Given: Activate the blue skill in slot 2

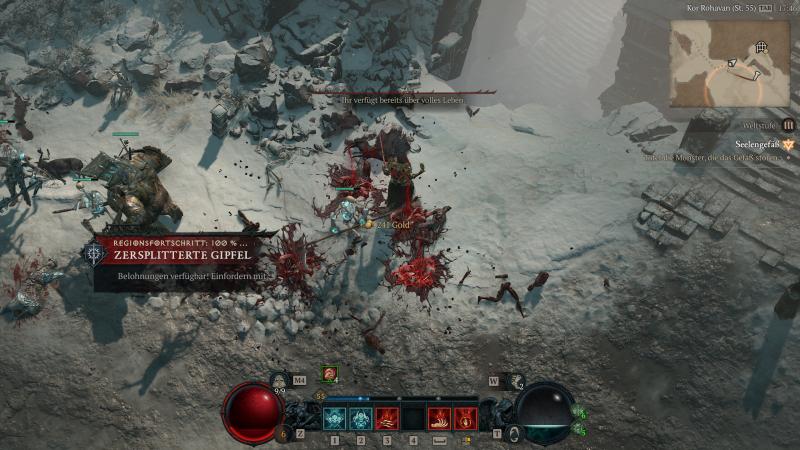Looking at the screenshot, I should click(x=360, y=418).
